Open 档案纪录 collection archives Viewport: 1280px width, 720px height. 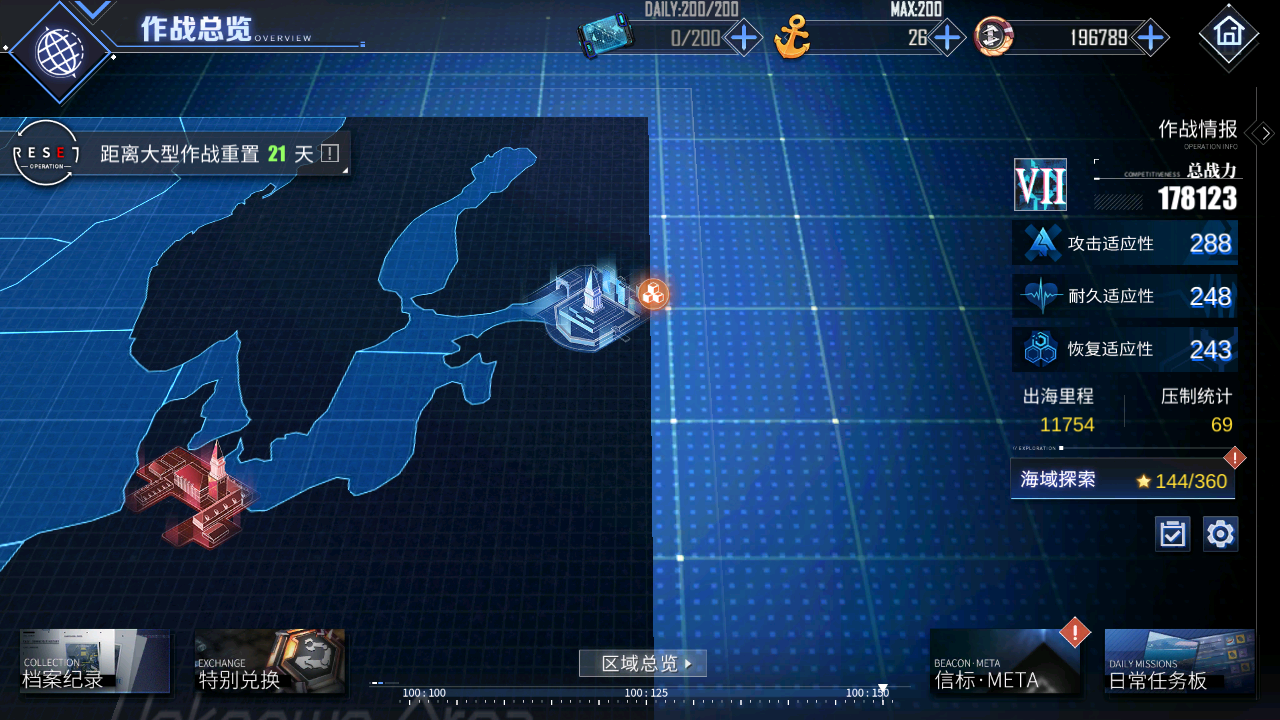click(x=95, y=662)
